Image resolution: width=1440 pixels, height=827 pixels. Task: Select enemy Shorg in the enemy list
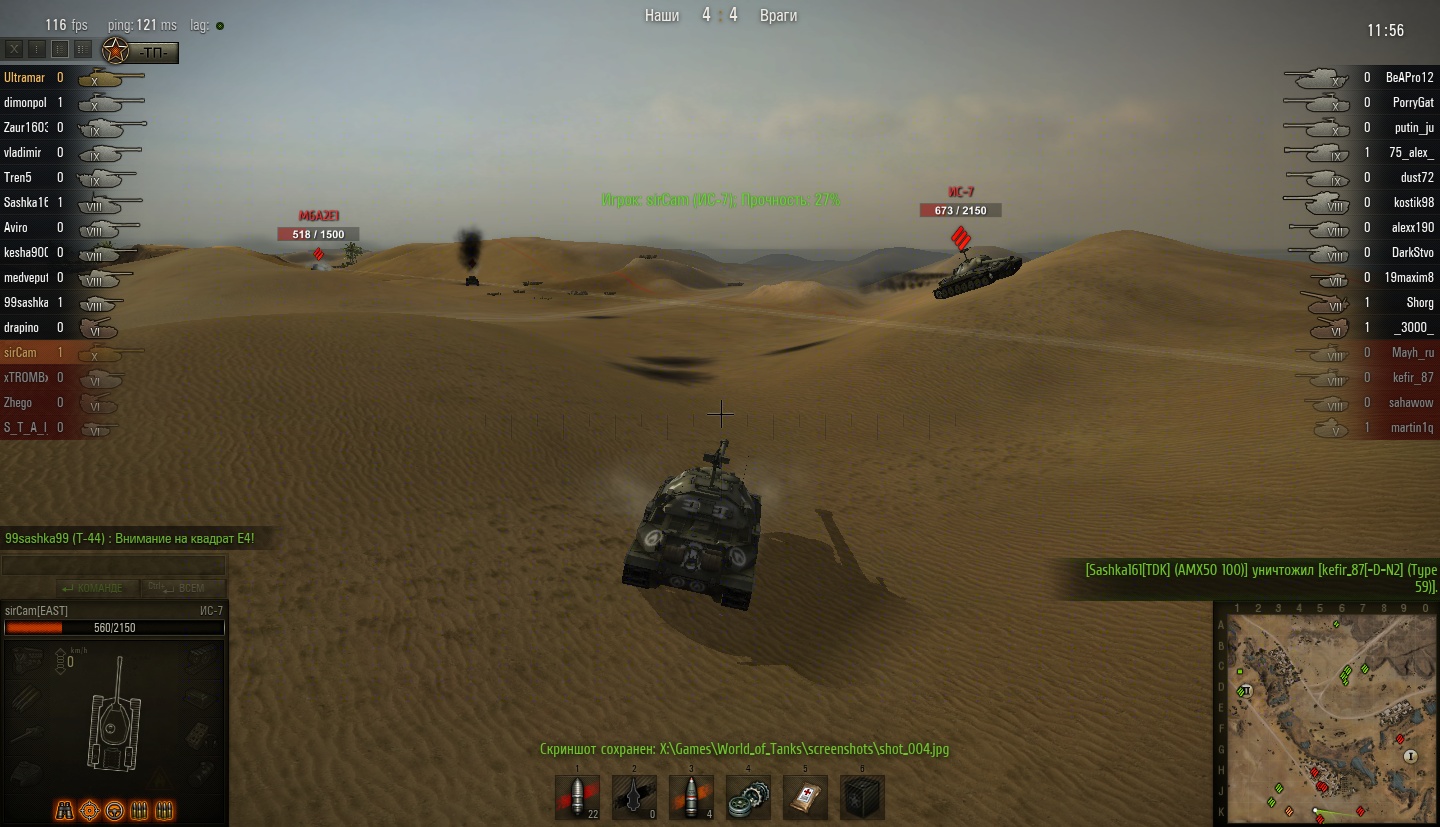[x=1419, y=302]
